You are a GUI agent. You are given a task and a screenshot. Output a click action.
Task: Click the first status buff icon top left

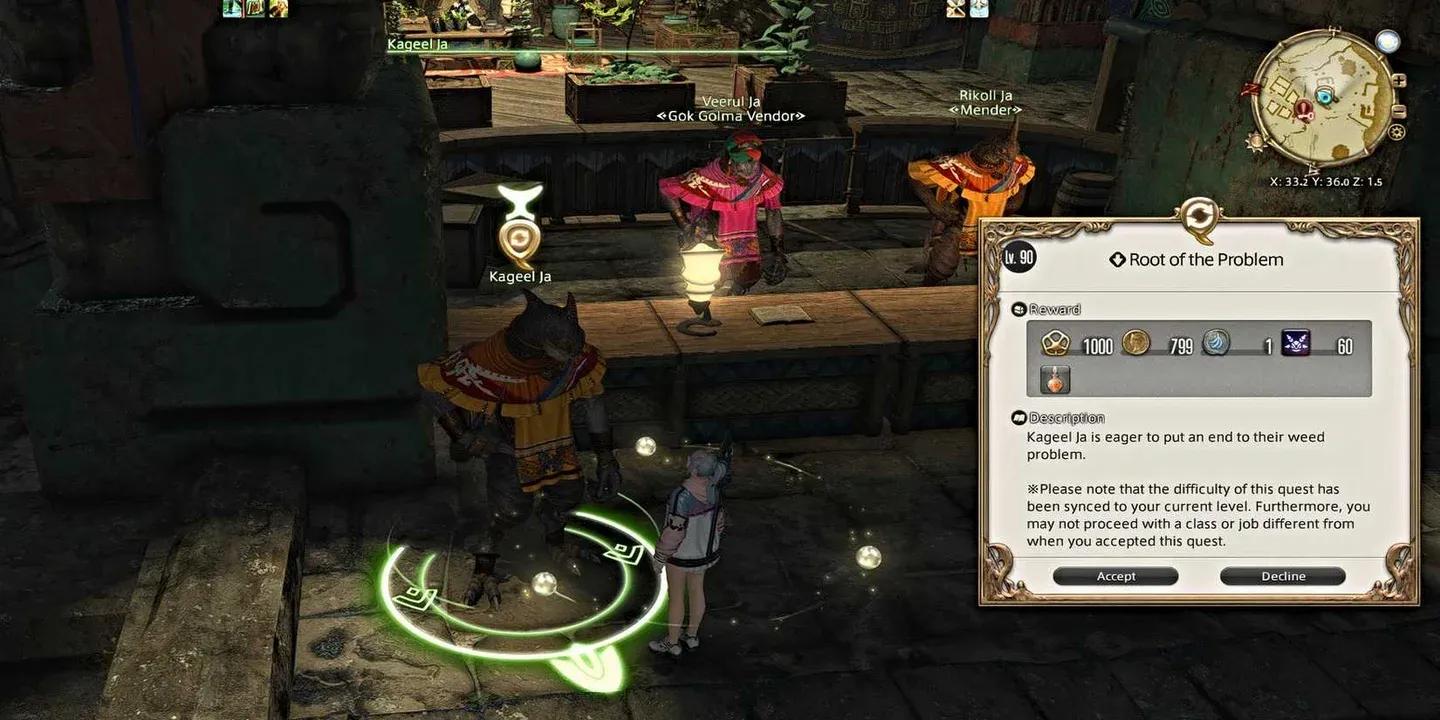[x=232, y=9]
